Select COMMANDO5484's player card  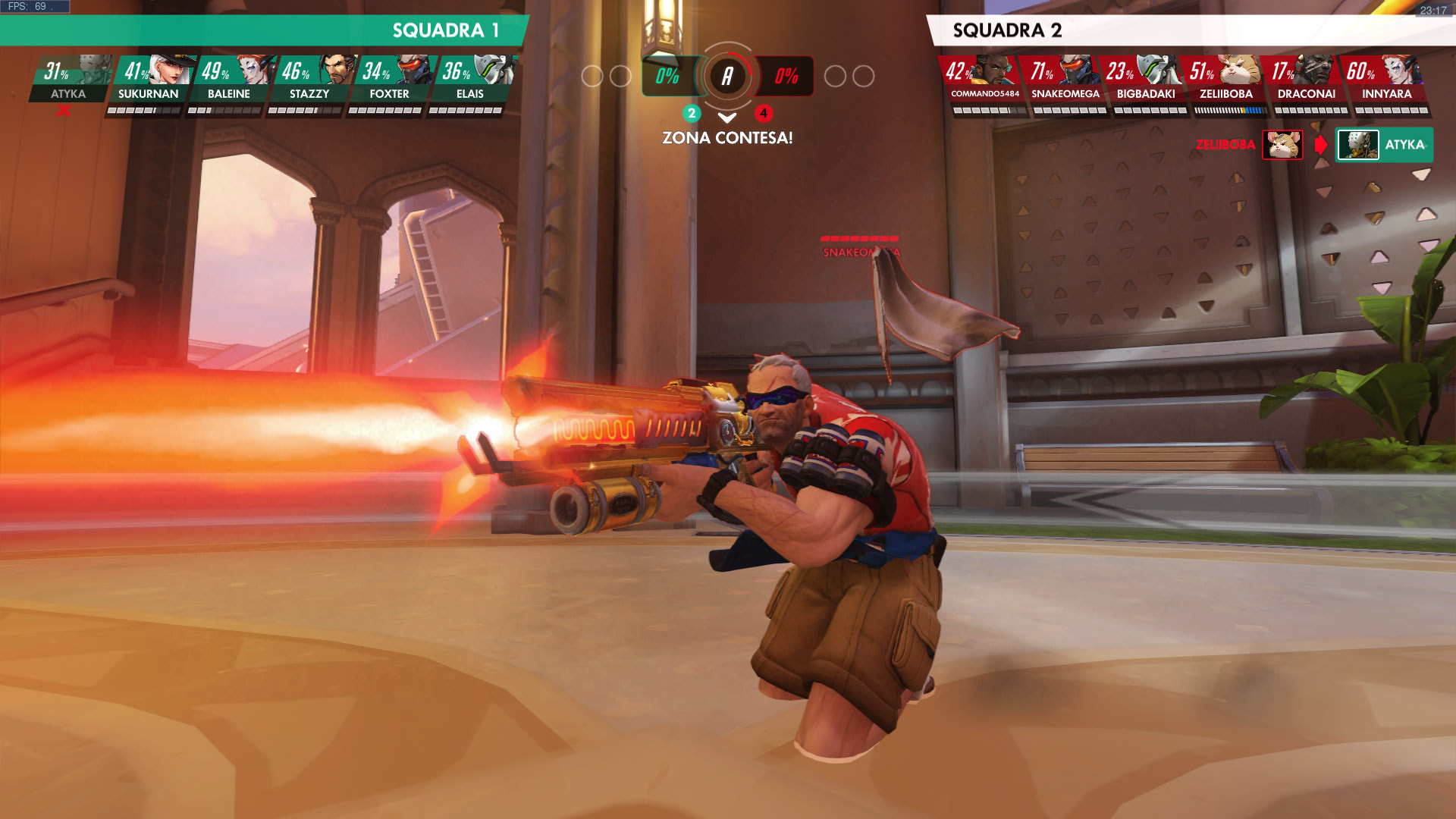(984, 80)
